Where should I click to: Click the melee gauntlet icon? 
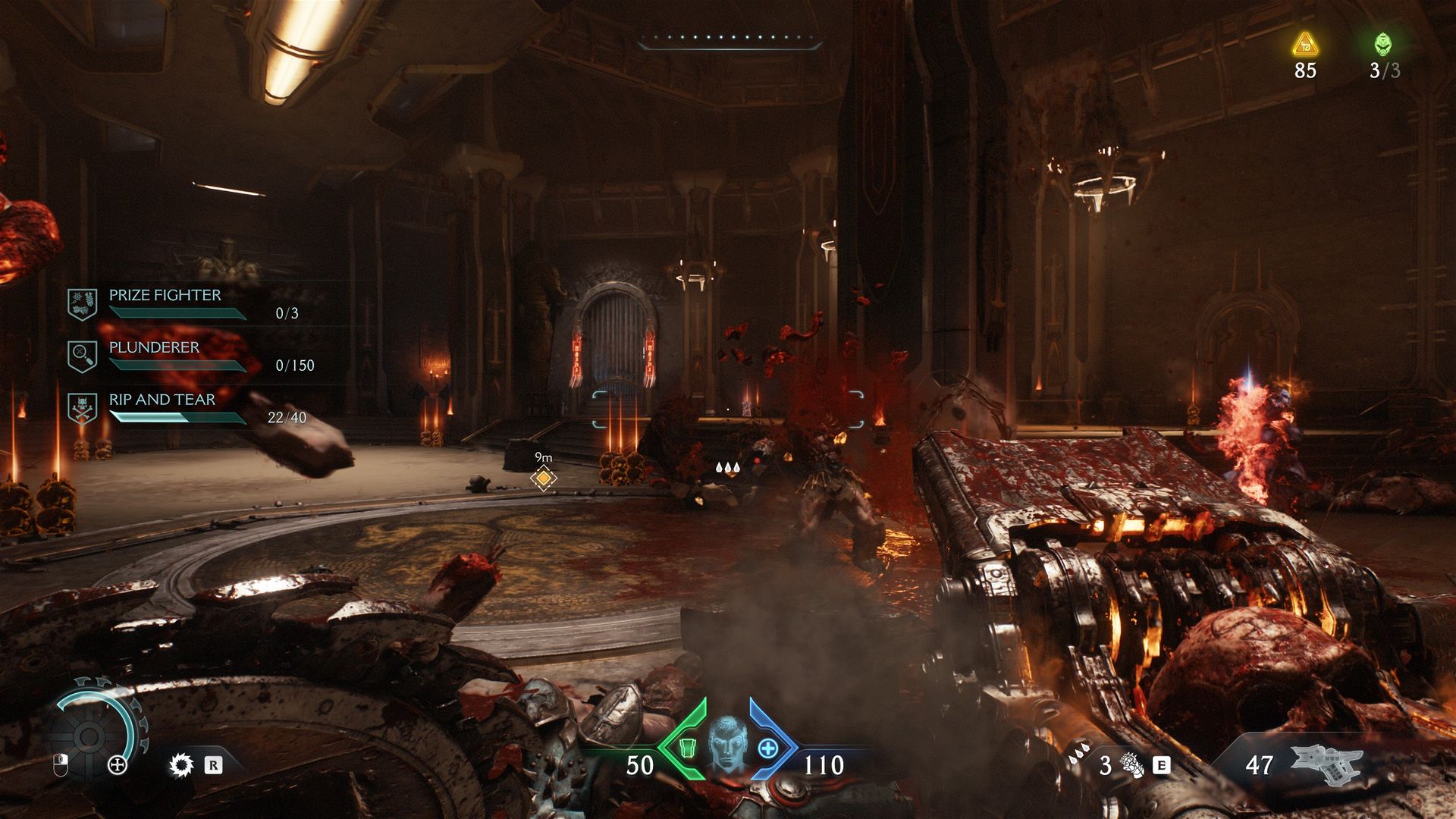(1133, 765)
